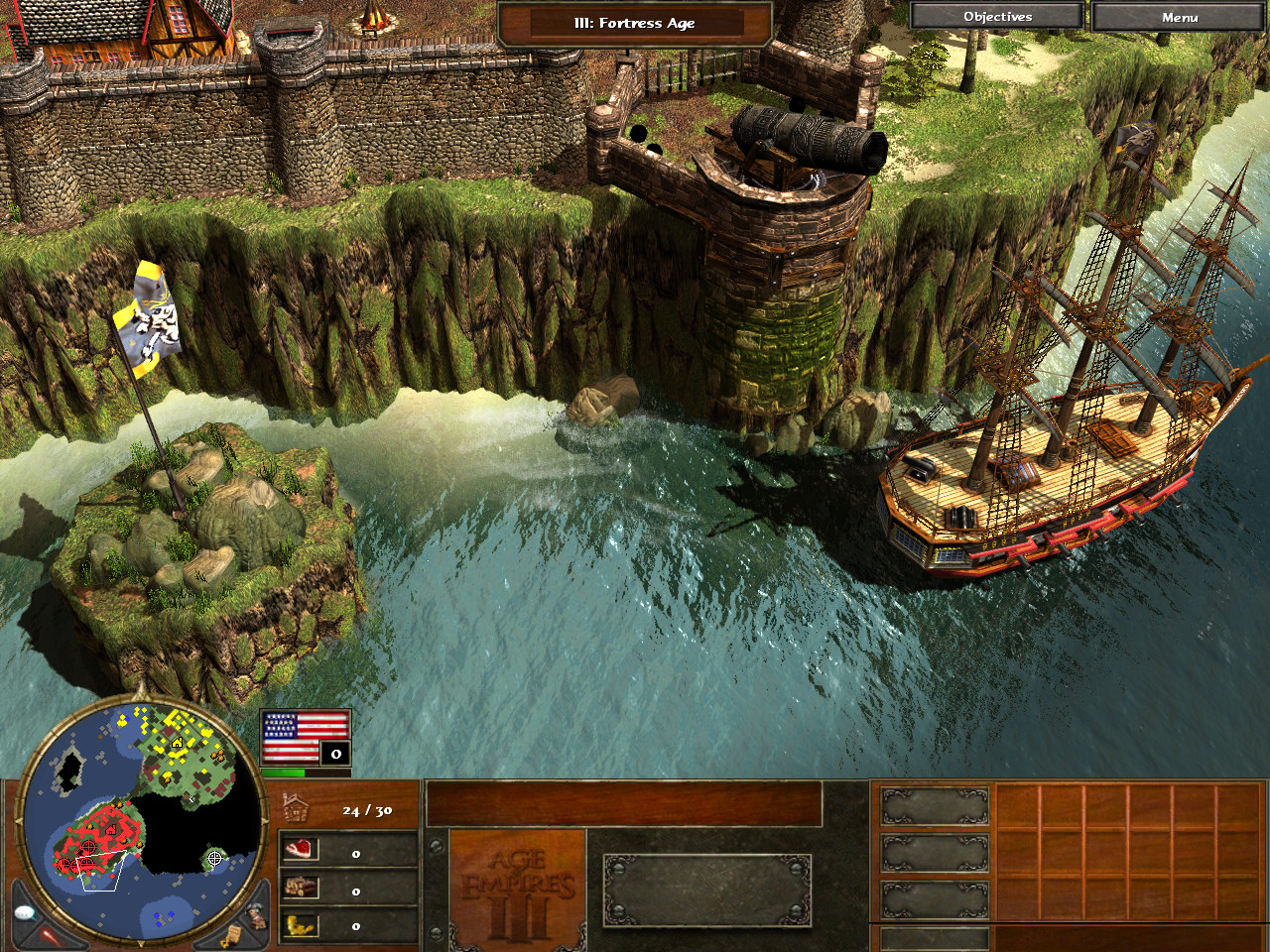
Task: Open chat with the speech bubble icon
Action: (26, 912)
